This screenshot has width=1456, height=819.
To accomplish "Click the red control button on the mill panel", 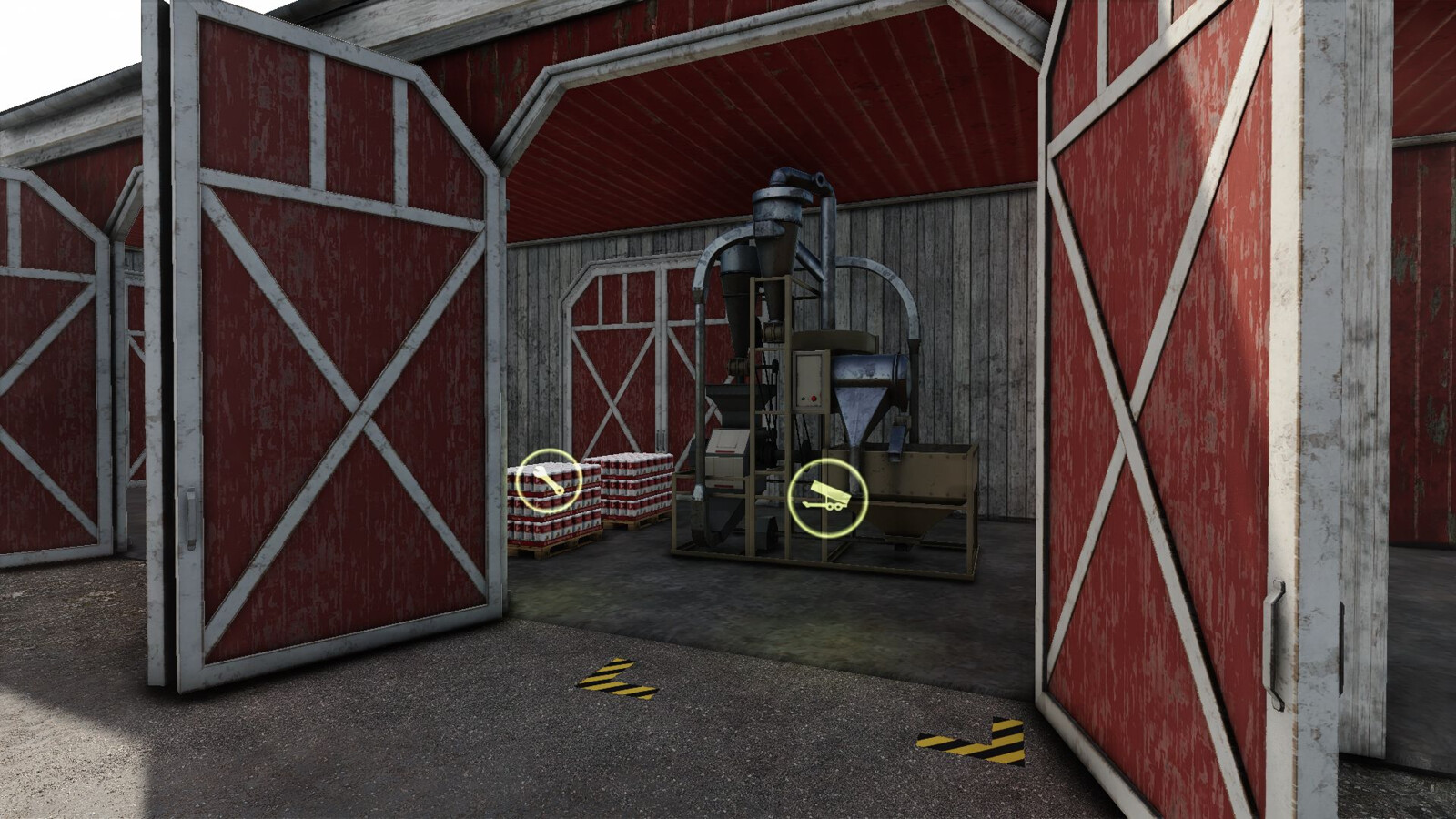I will pyautogui.click(x=814, y=398).
